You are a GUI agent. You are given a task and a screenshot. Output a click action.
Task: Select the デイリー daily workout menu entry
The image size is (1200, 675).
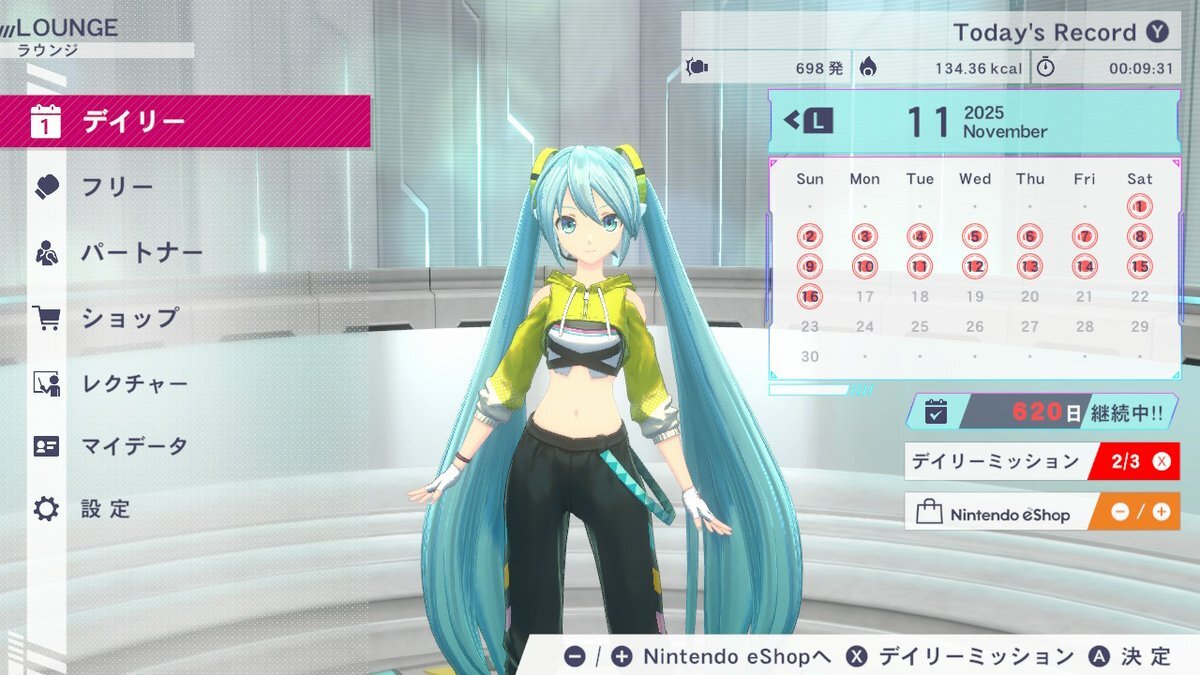(x=185, y=122)
